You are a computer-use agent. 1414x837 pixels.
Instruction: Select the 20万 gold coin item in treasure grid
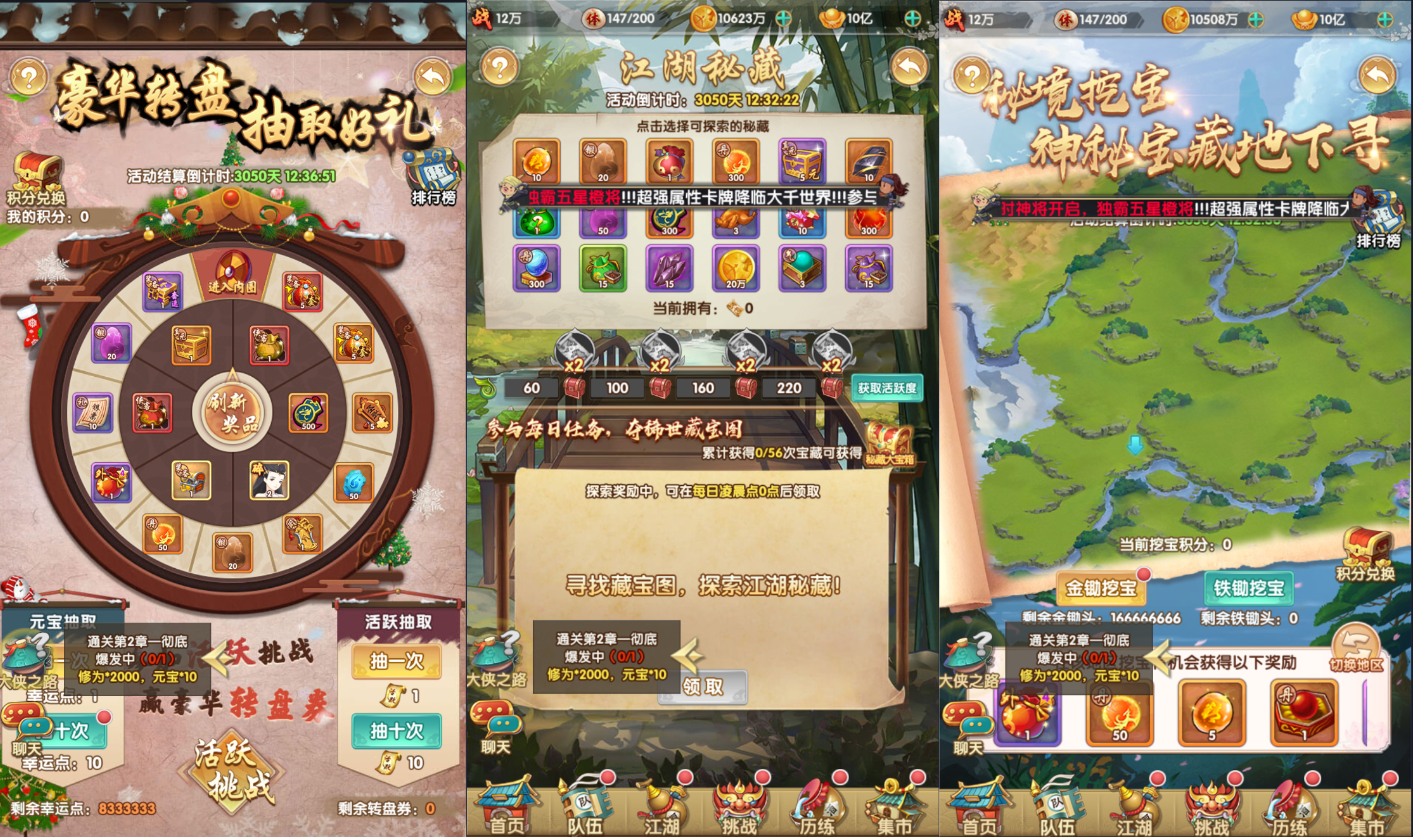737,268
